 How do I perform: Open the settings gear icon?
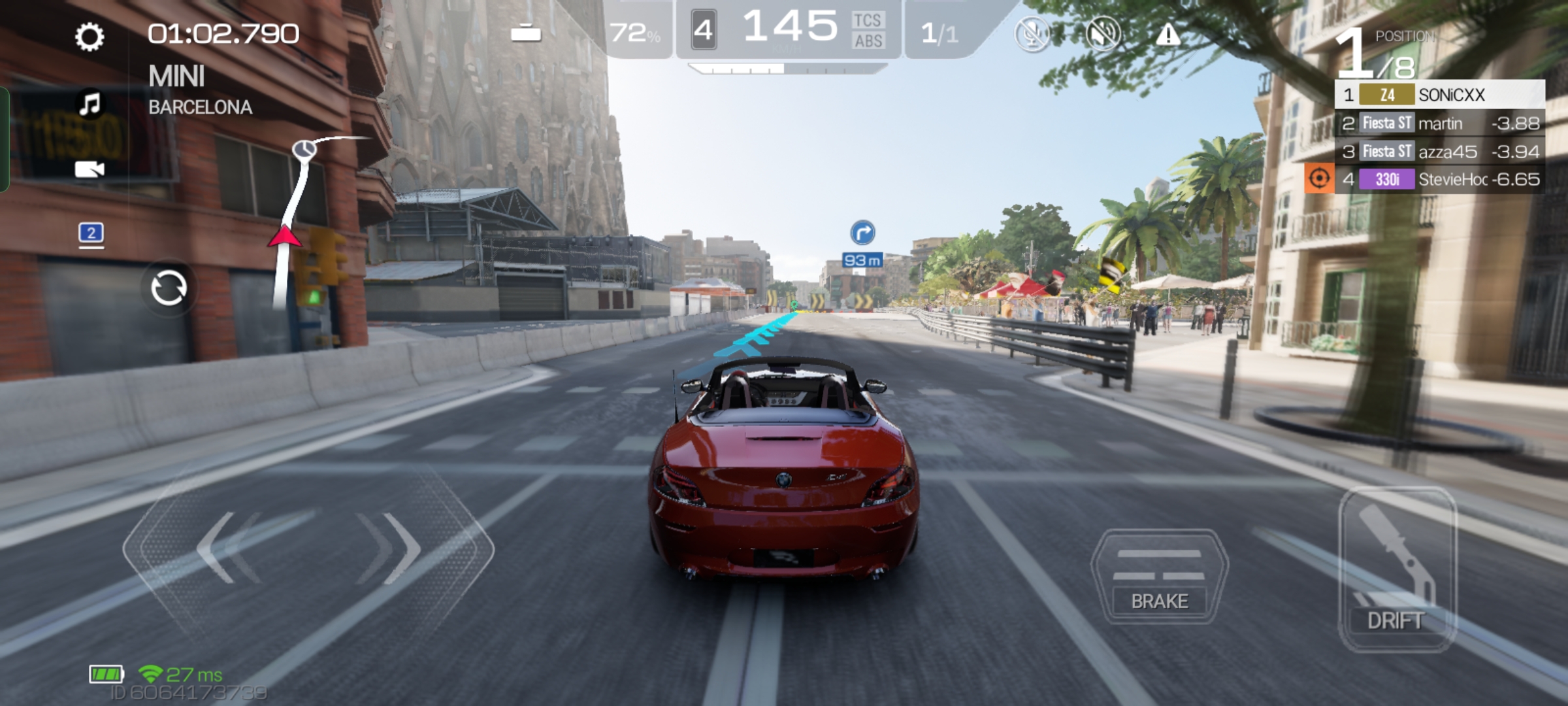90,37
